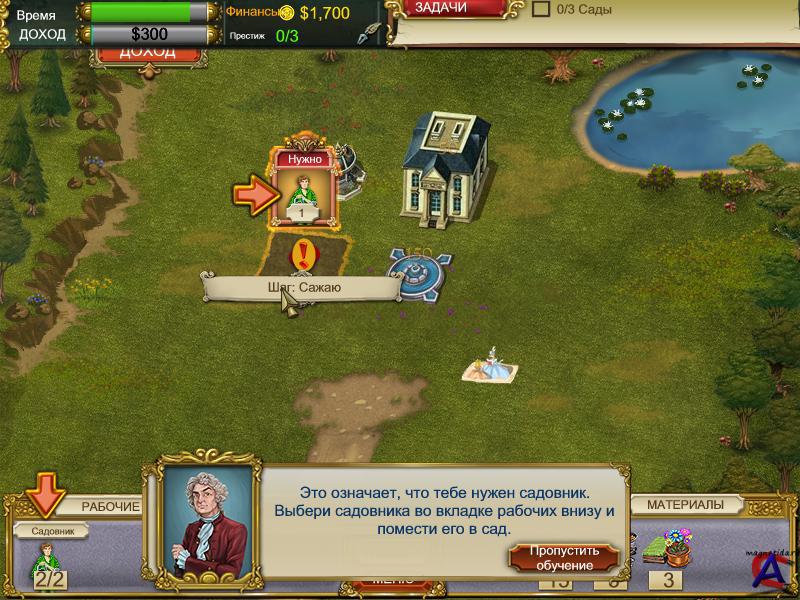Viewport: 800px width, 600px height.
Task: Click the trowel icon beside finances
Action: pyautogui.click(x=372, y=33)
